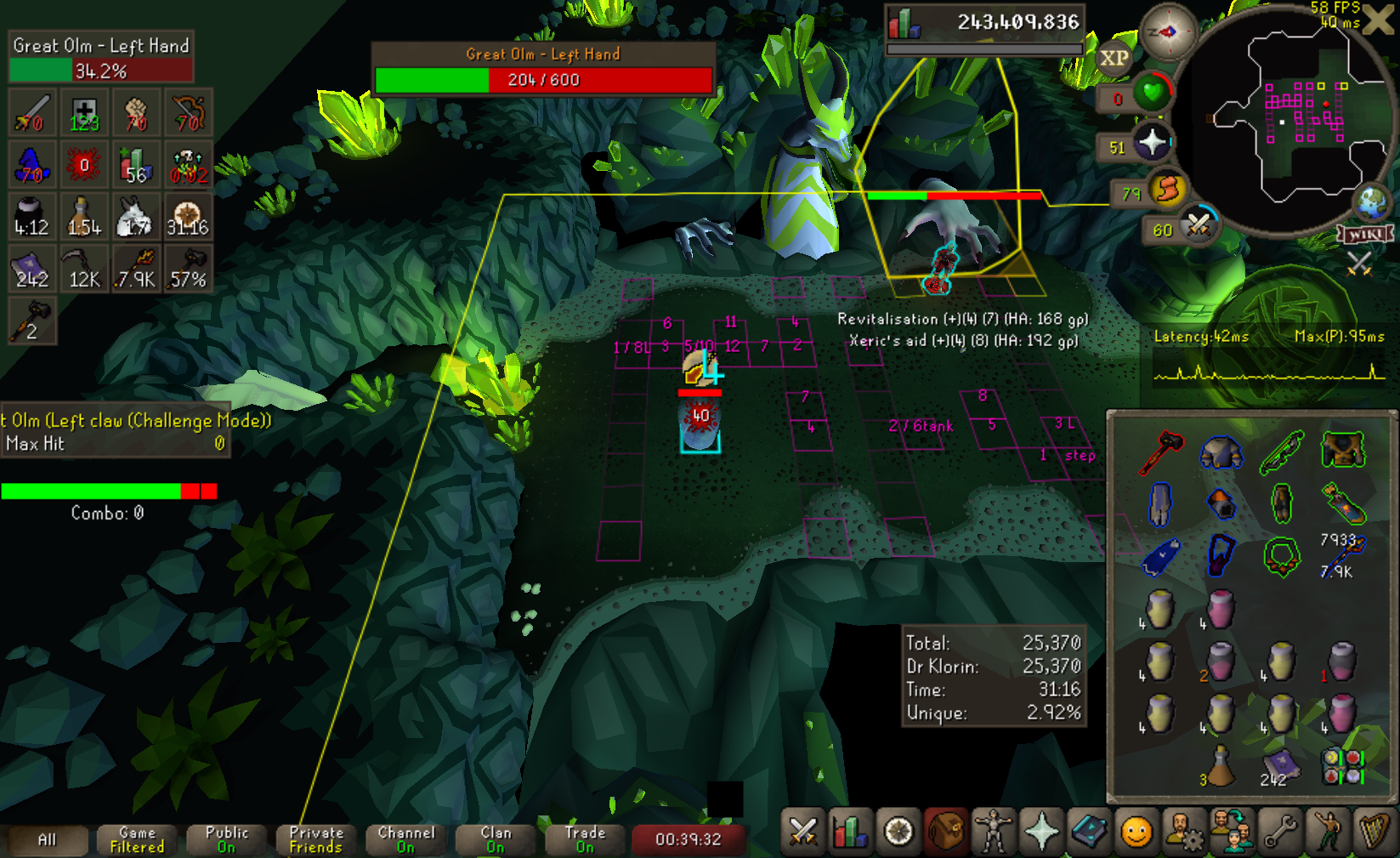Open the smiley face Friends List tab
The width and height of the screenshot is (1400, 858).
[x=1136, y=832]
